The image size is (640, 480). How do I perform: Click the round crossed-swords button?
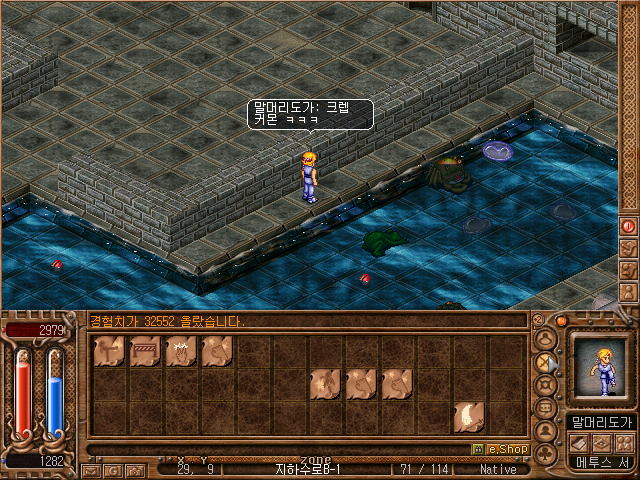pos(546,364)
